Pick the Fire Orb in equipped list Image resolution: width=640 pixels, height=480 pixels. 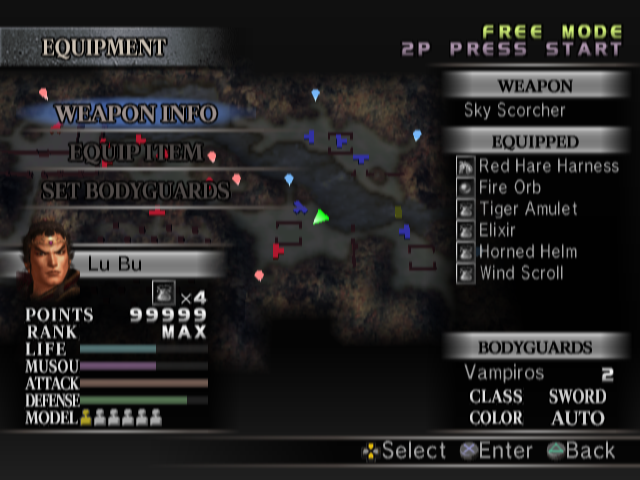click(x=510, y=187)
